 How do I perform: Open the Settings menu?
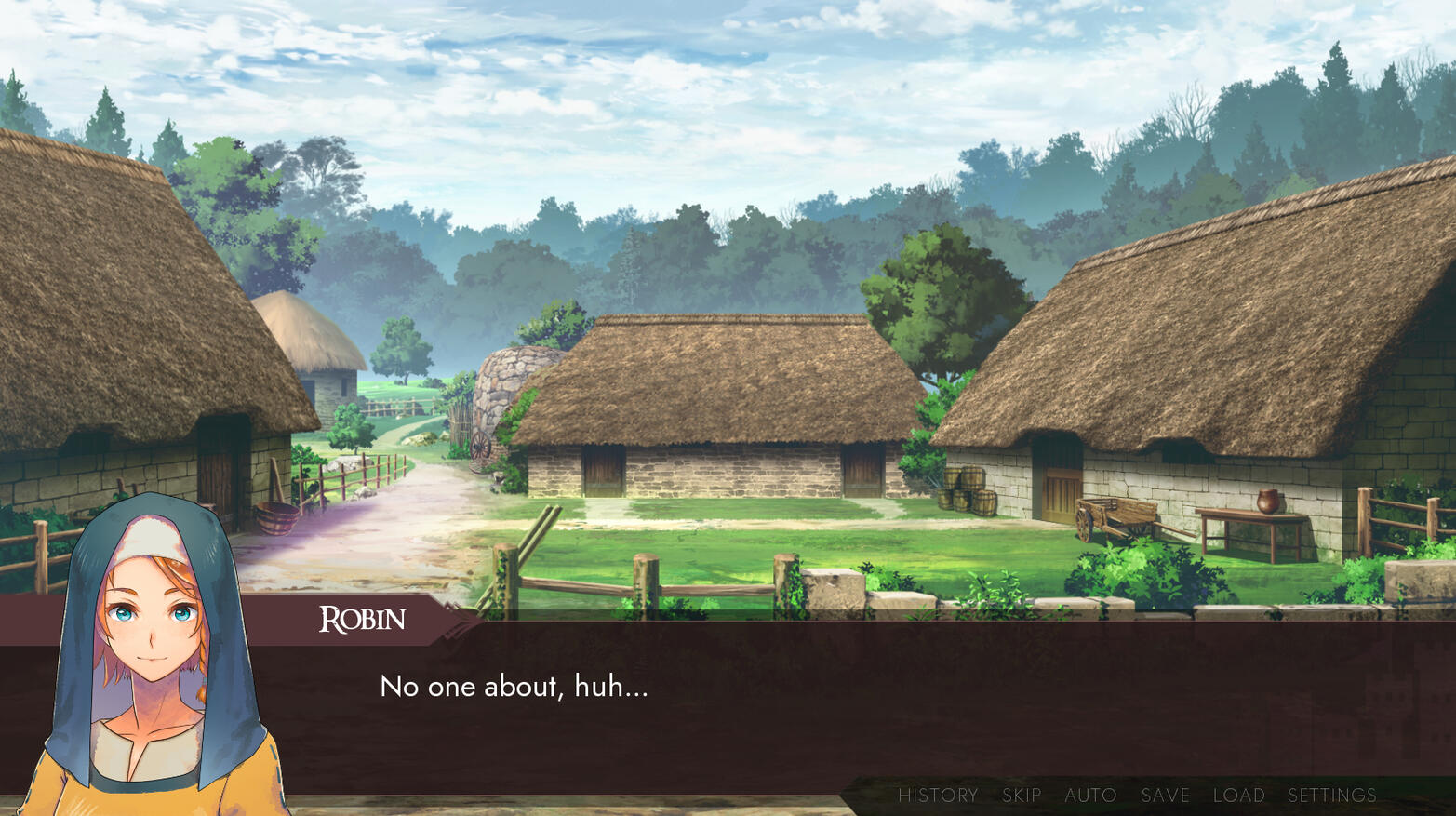[x=1331, y=796]
